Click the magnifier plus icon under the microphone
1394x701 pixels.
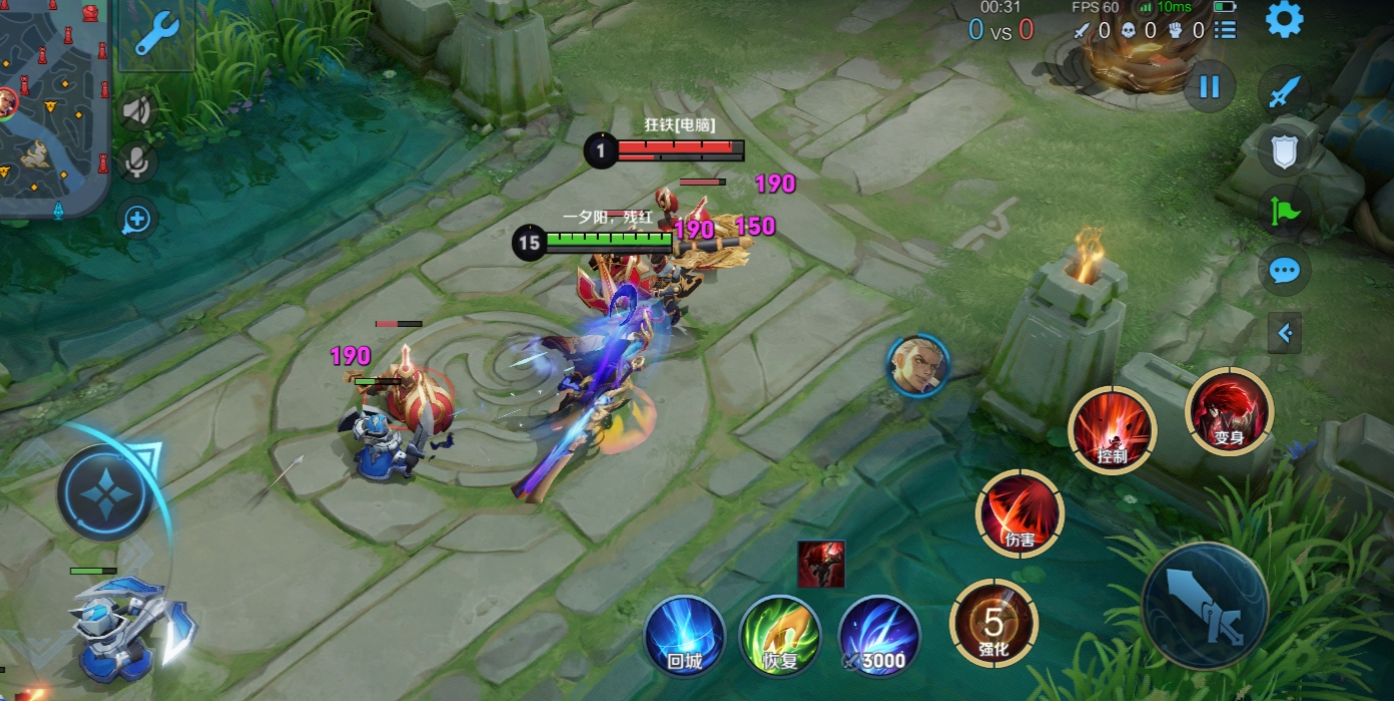coord(136,219)
